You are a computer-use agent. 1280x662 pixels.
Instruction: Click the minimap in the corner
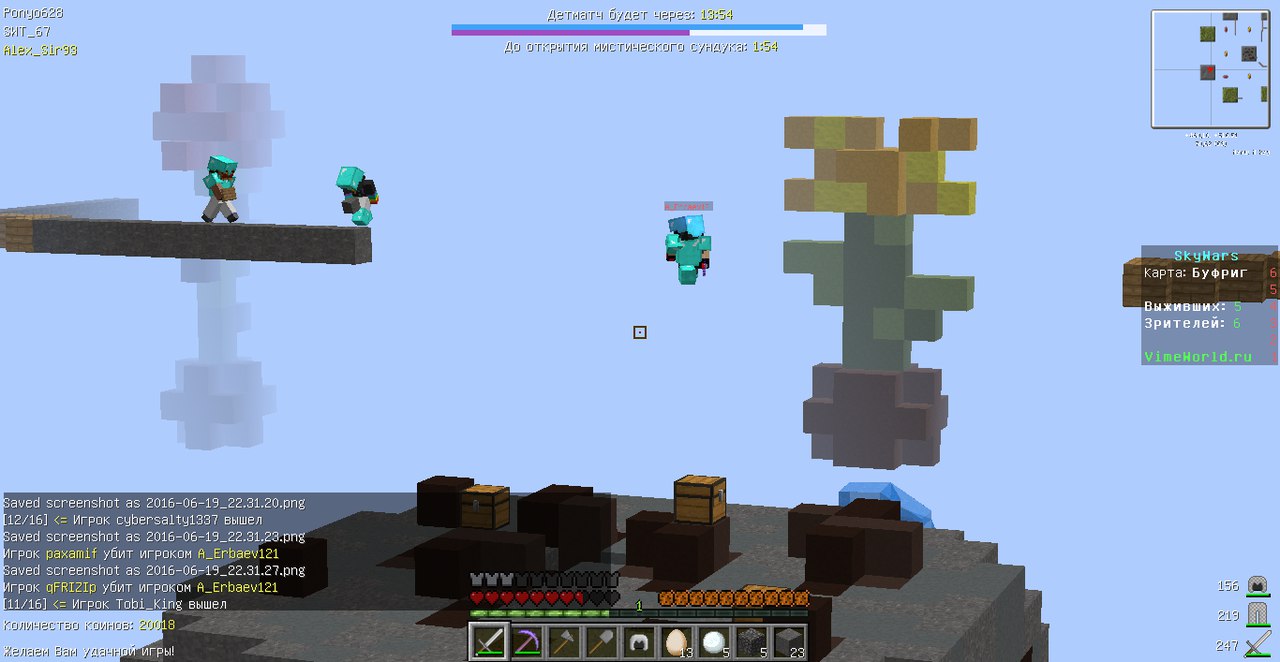click(x=1209, y=70)
